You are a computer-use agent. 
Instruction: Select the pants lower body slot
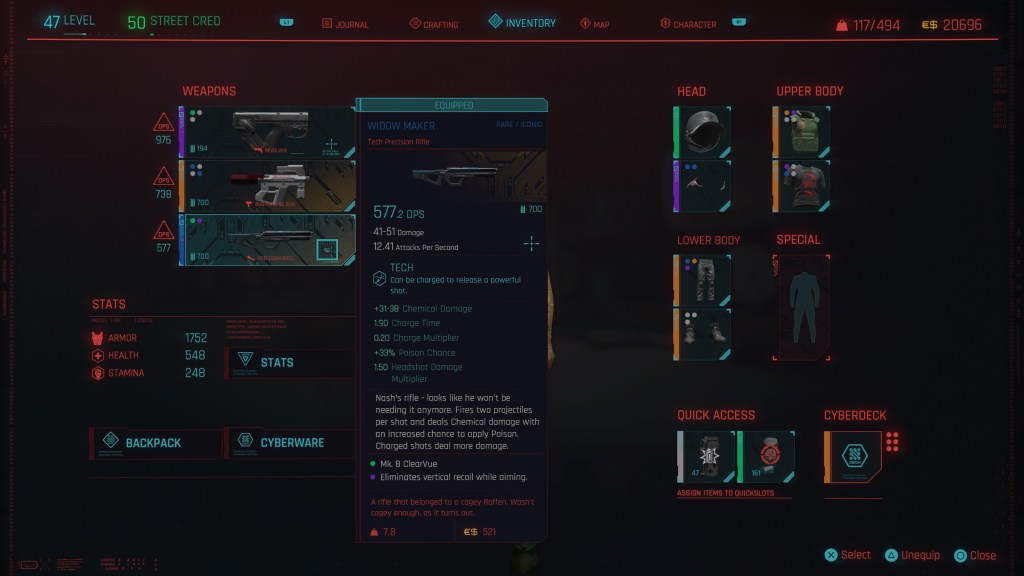coord(703,279)
